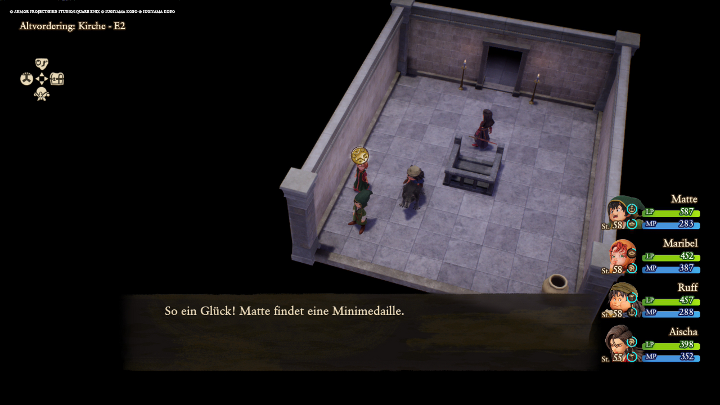Select Matte's character portrait
This screenshot has width=720, height=405.
point(621,213)
